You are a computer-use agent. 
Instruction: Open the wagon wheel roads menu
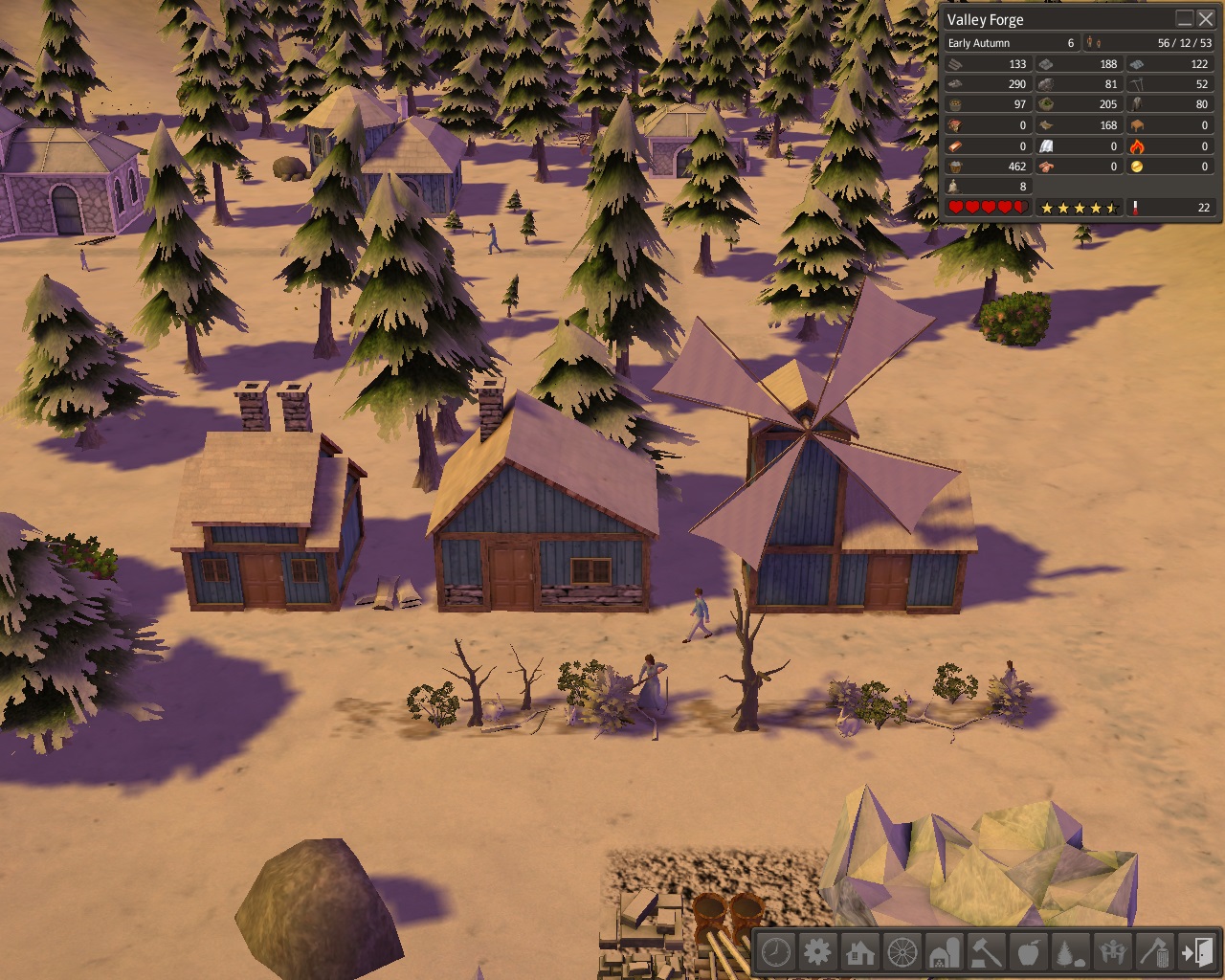[902, 952]
